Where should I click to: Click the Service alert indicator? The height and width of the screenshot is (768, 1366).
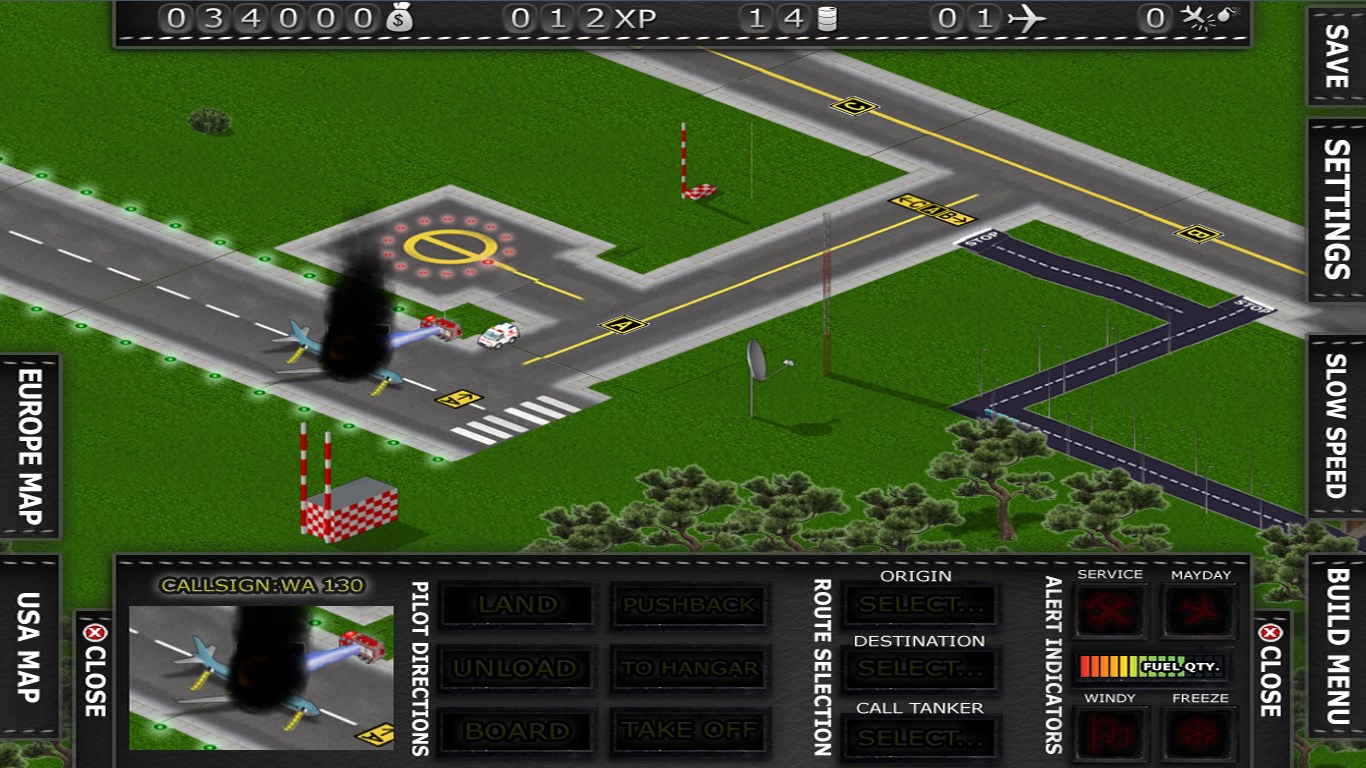point(1110,609)
